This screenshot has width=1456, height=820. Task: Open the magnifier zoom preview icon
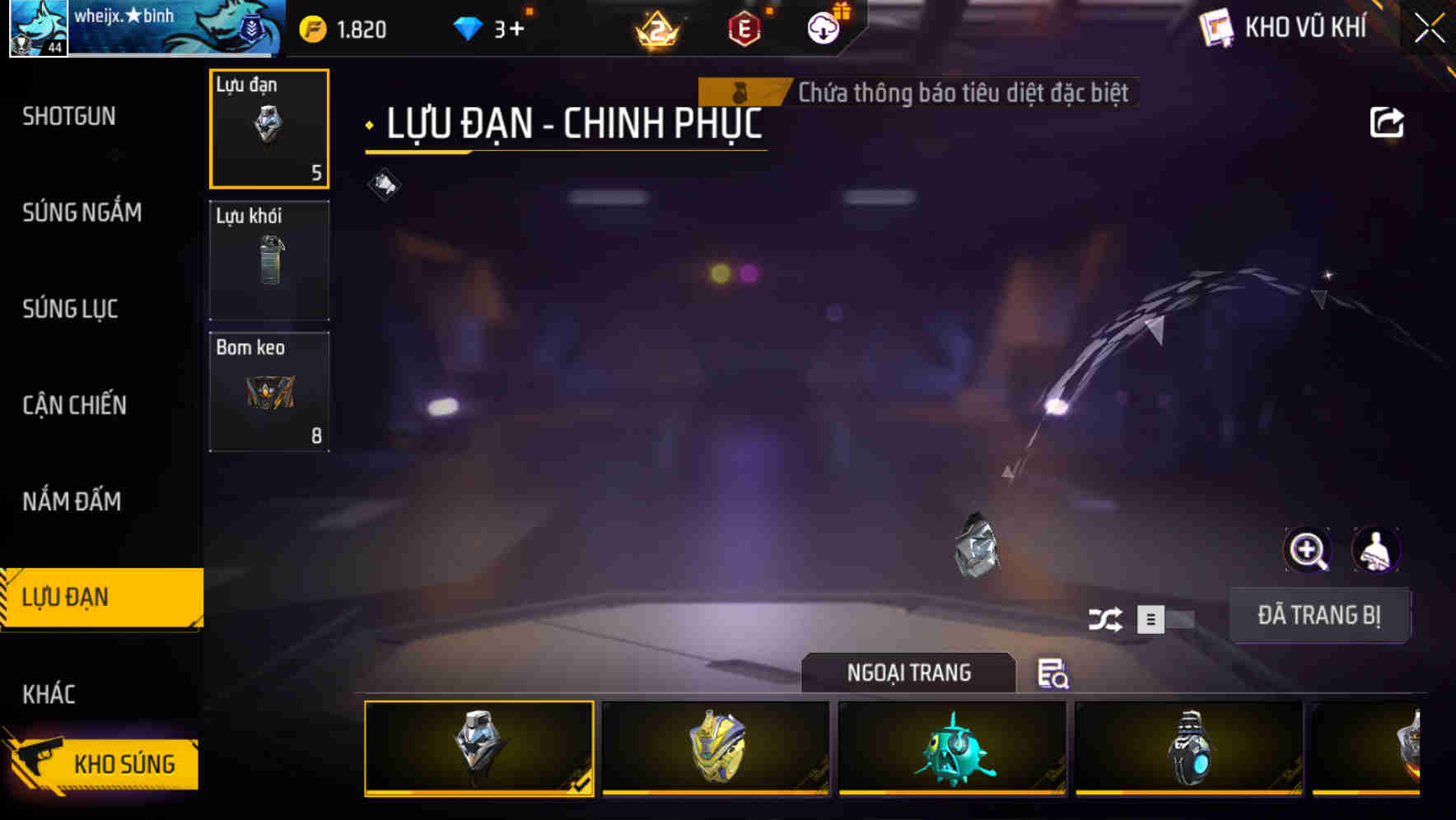1309,550
